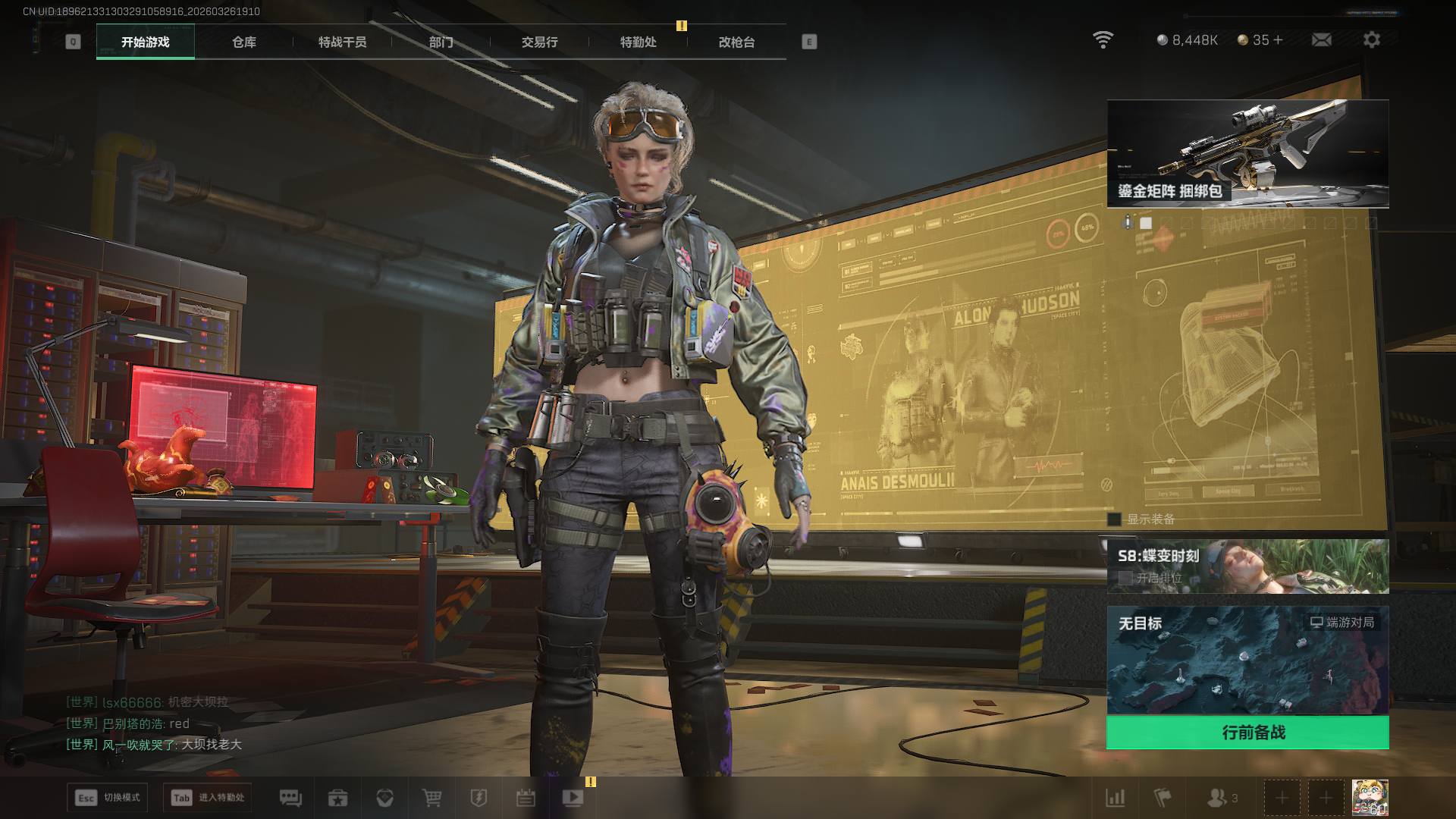Open the video playback monitor icon
The width and height of the screenshot is (1456, 819).
(573, 798)
